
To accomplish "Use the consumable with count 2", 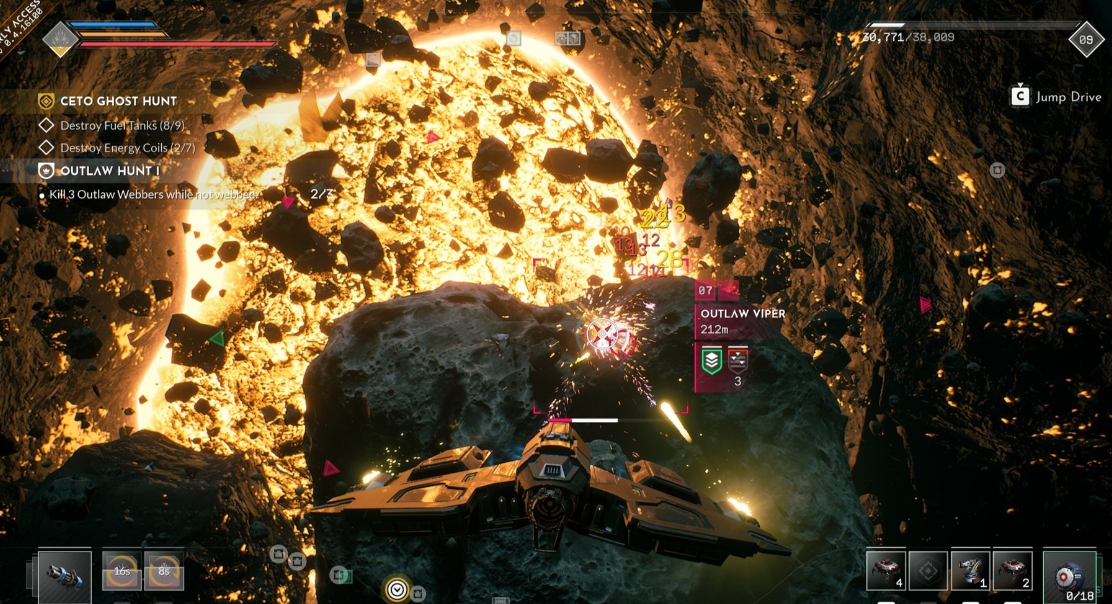I will [1012, 570].
